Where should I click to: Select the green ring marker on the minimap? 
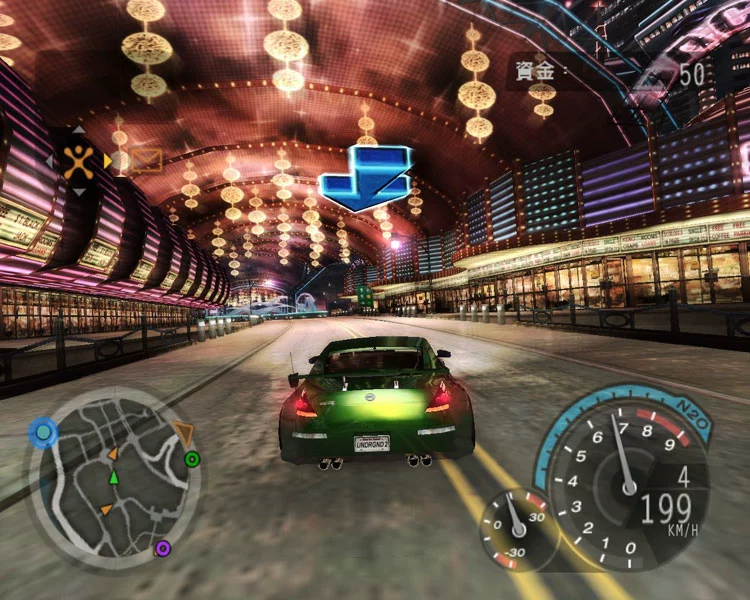click(x=192, y=459)
